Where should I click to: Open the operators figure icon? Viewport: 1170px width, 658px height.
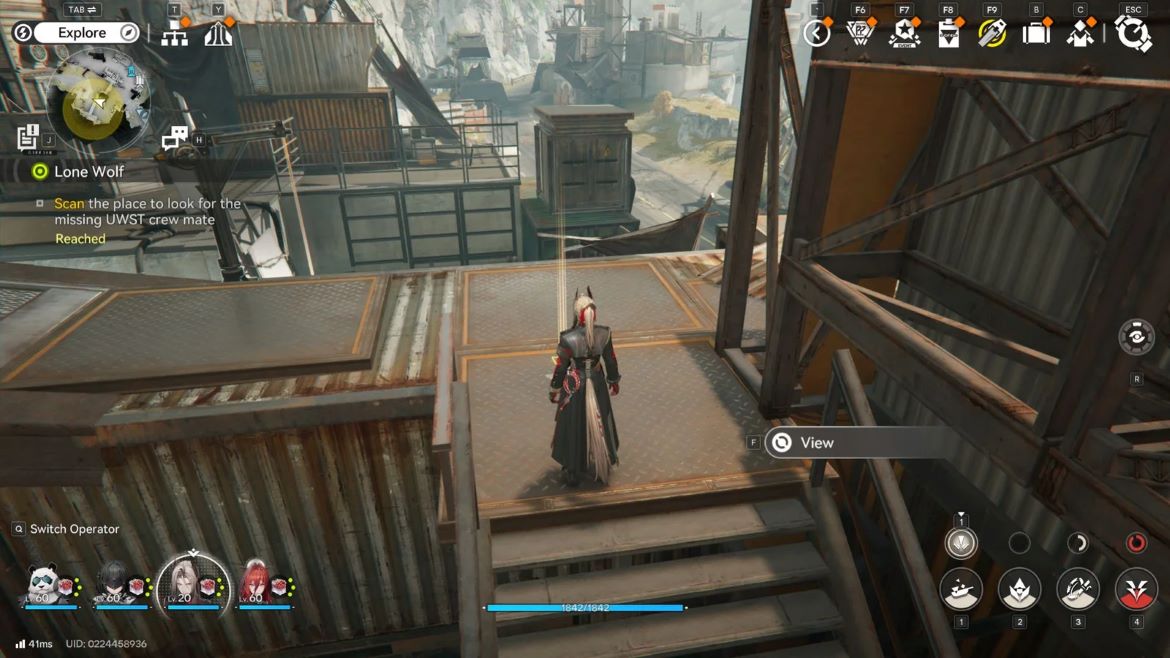(x=1080, y=33)
